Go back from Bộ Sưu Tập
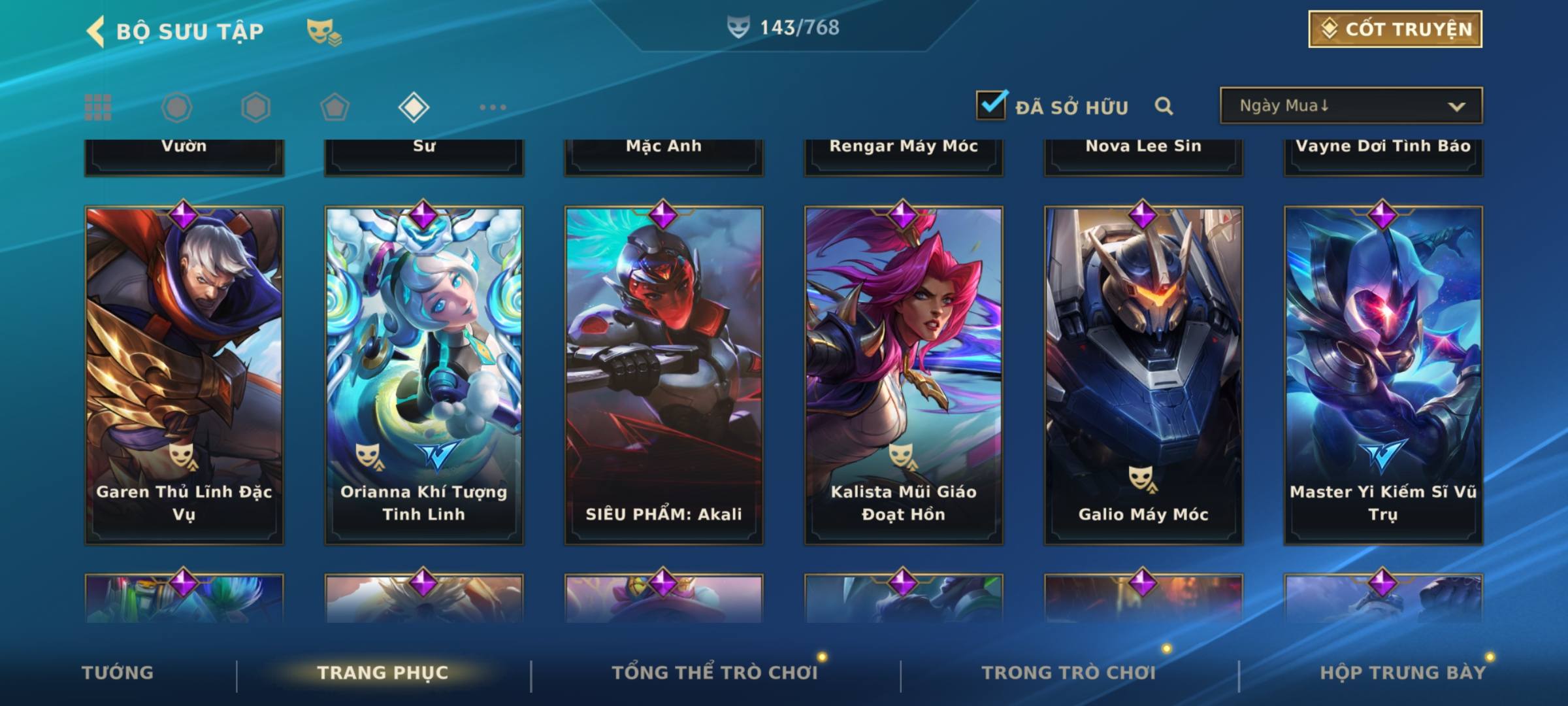Viewport: 1568px width, 706px height. [x=97, y=31]
